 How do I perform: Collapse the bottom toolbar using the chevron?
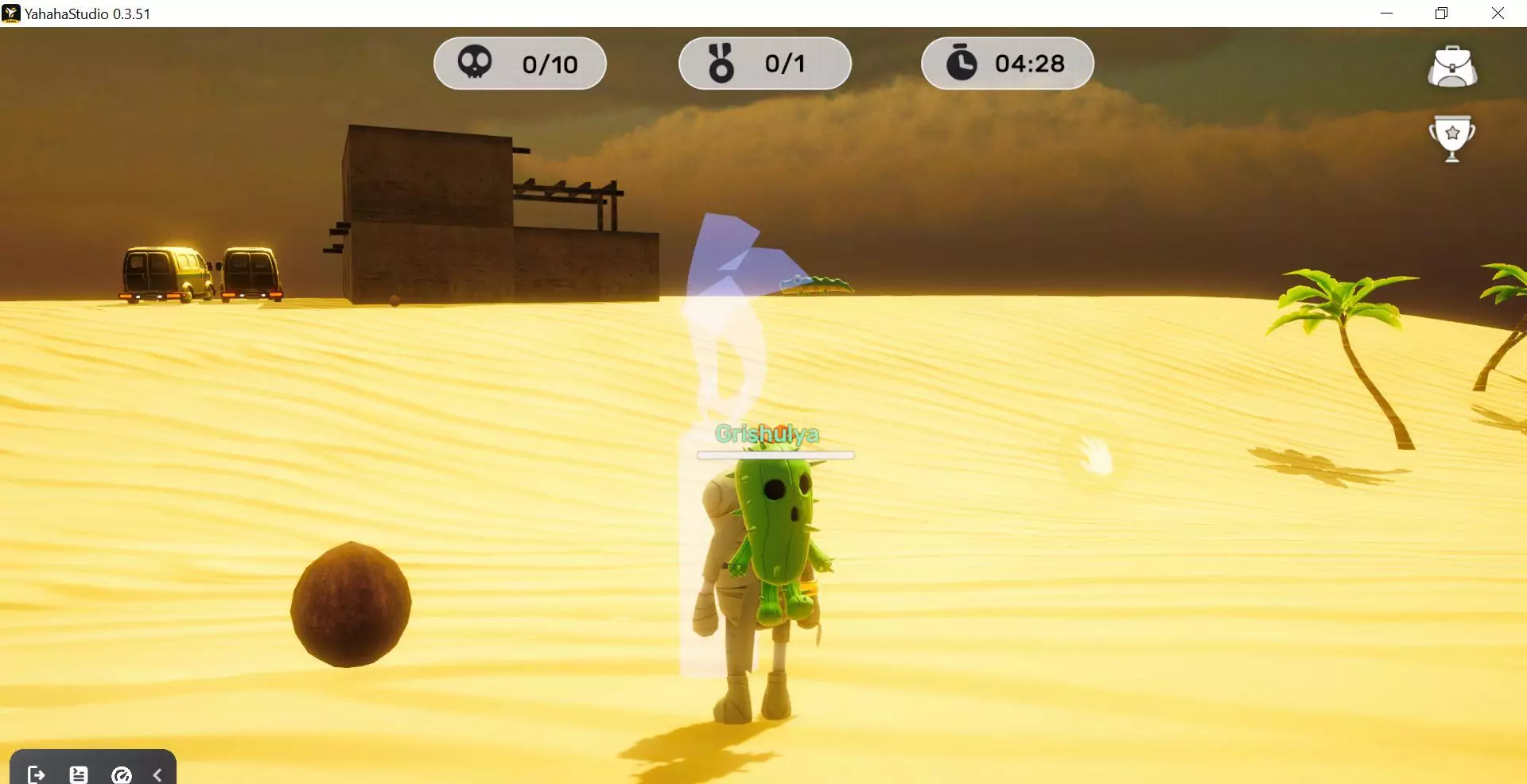[x=157, y=774]
